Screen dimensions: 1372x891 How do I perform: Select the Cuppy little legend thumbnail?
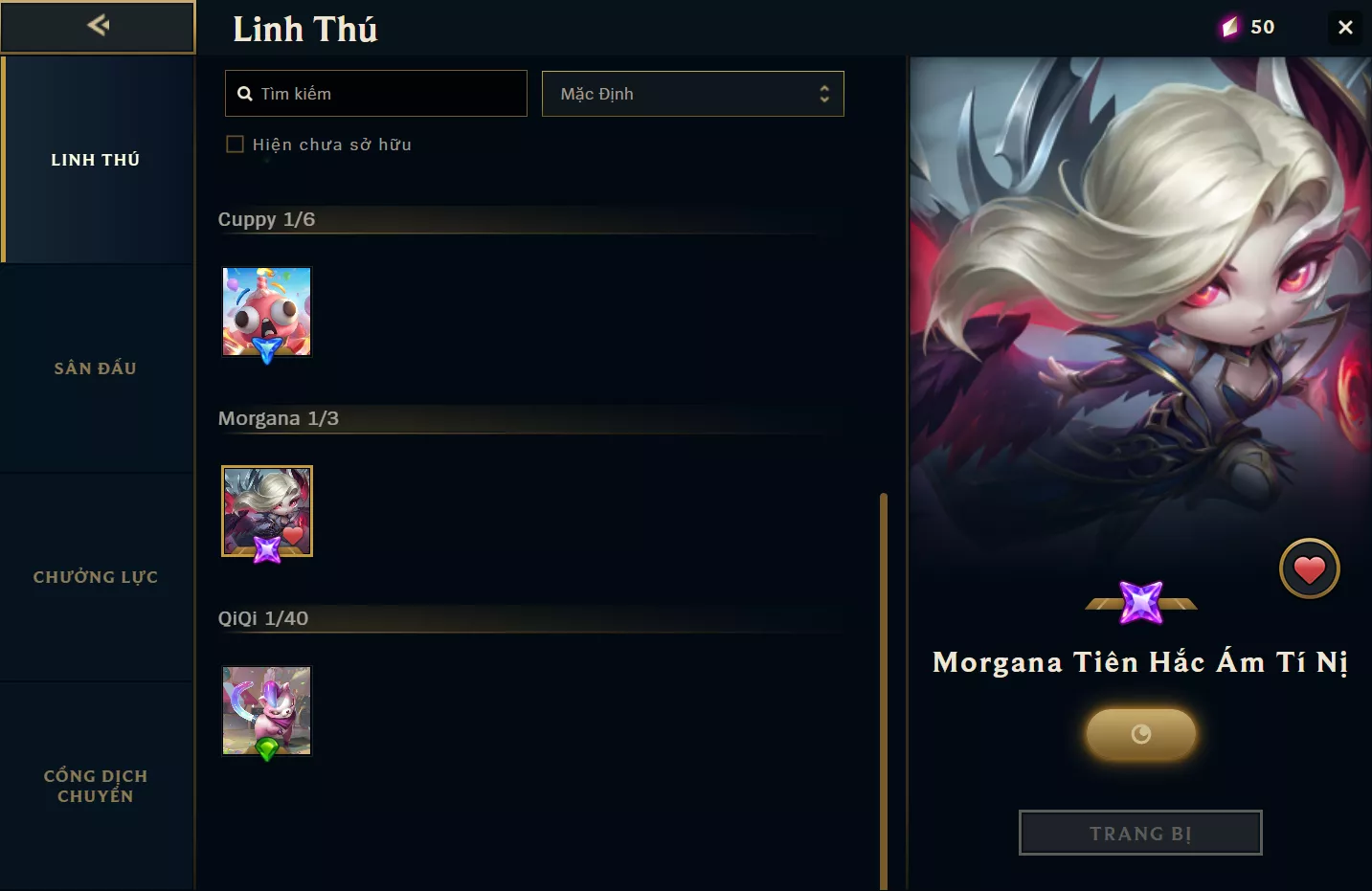point(267,312)
